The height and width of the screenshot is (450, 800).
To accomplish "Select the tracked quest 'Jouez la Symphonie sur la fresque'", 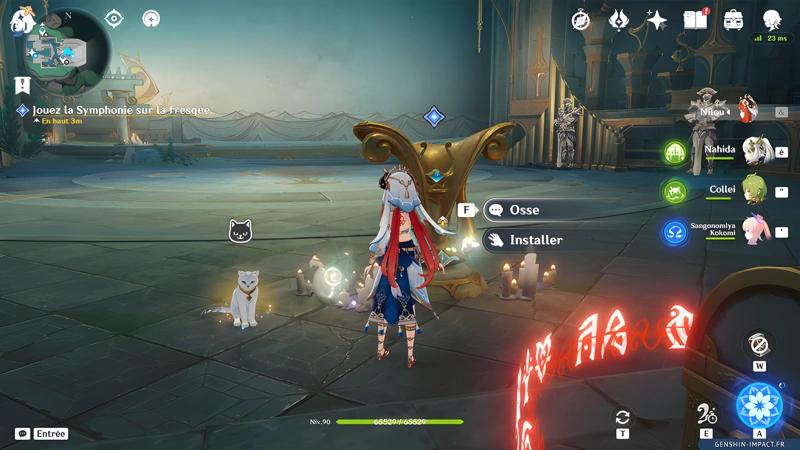I will click(122, 110).
